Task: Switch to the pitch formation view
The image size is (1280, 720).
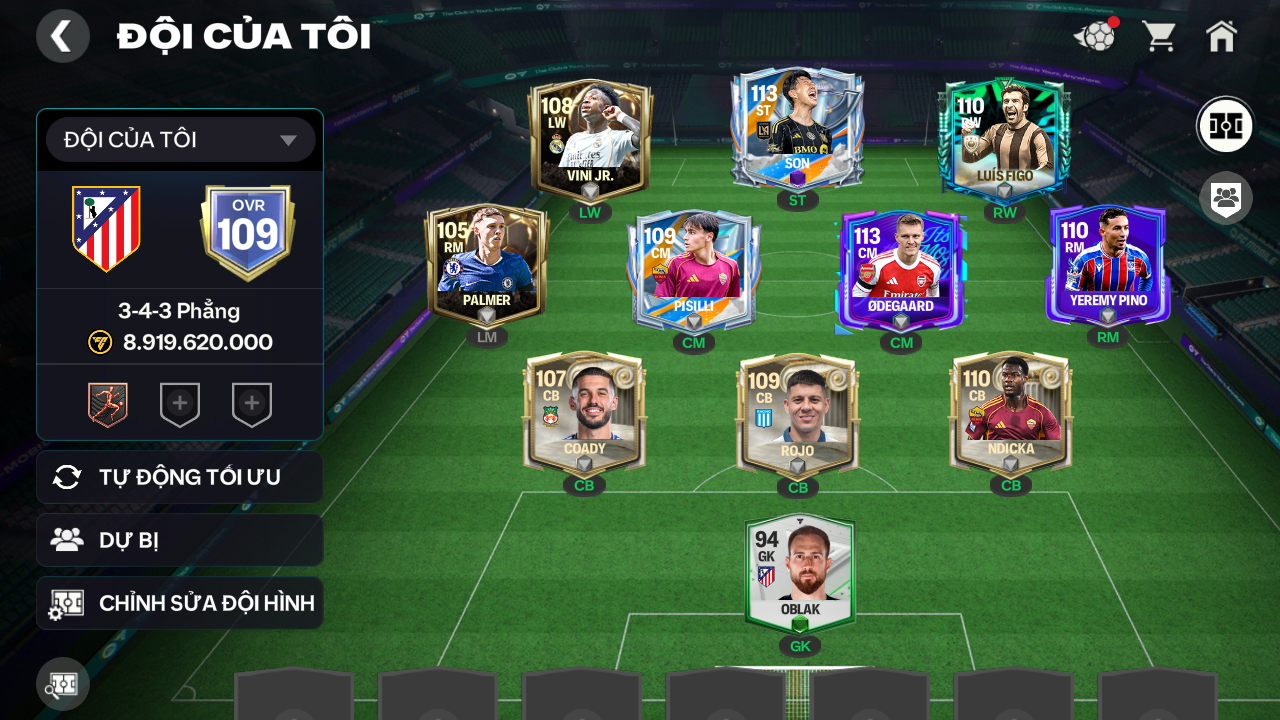Action: pos(1225,125)
